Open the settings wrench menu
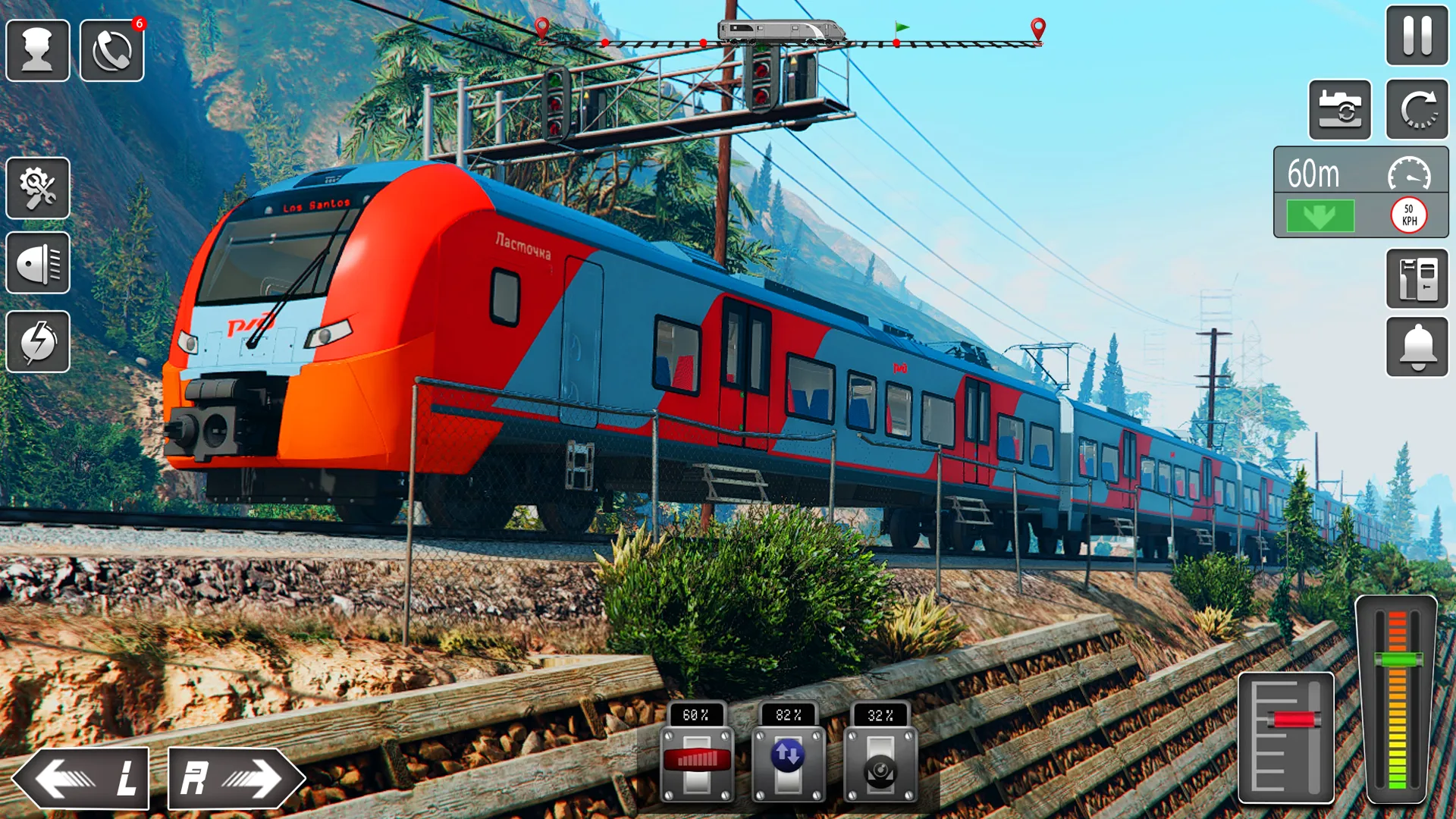1456x819 pixels. coord(38,188)
